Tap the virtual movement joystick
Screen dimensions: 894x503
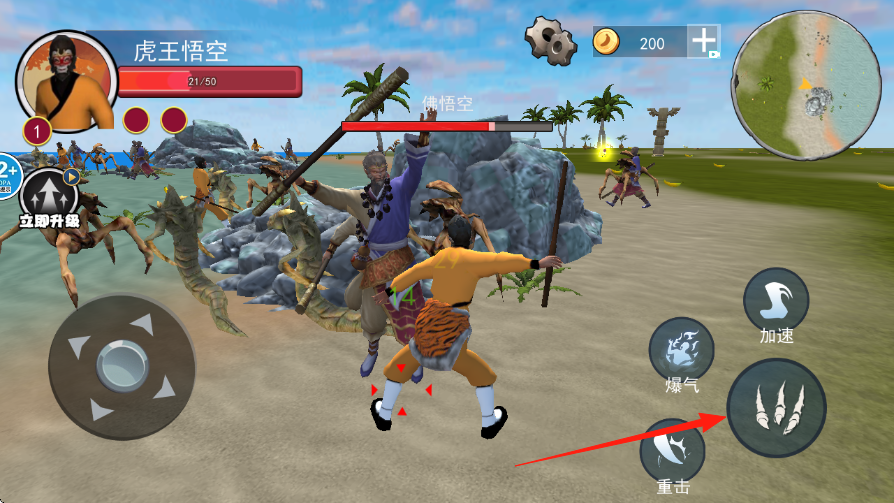(121, 366)
